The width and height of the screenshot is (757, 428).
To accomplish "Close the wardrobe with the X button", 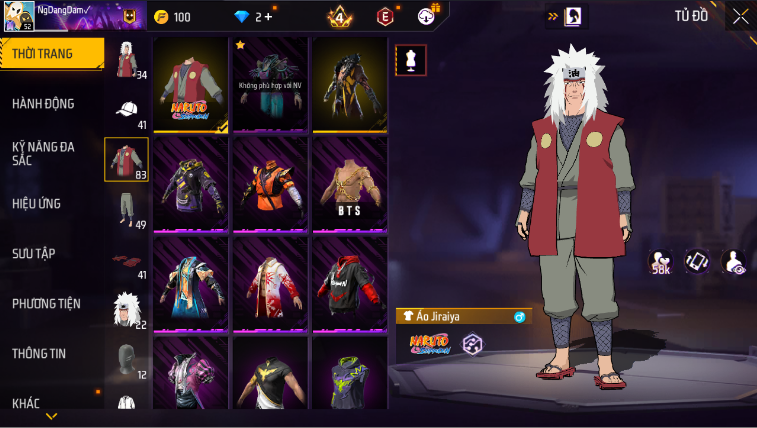I will [x=740, y=16].
